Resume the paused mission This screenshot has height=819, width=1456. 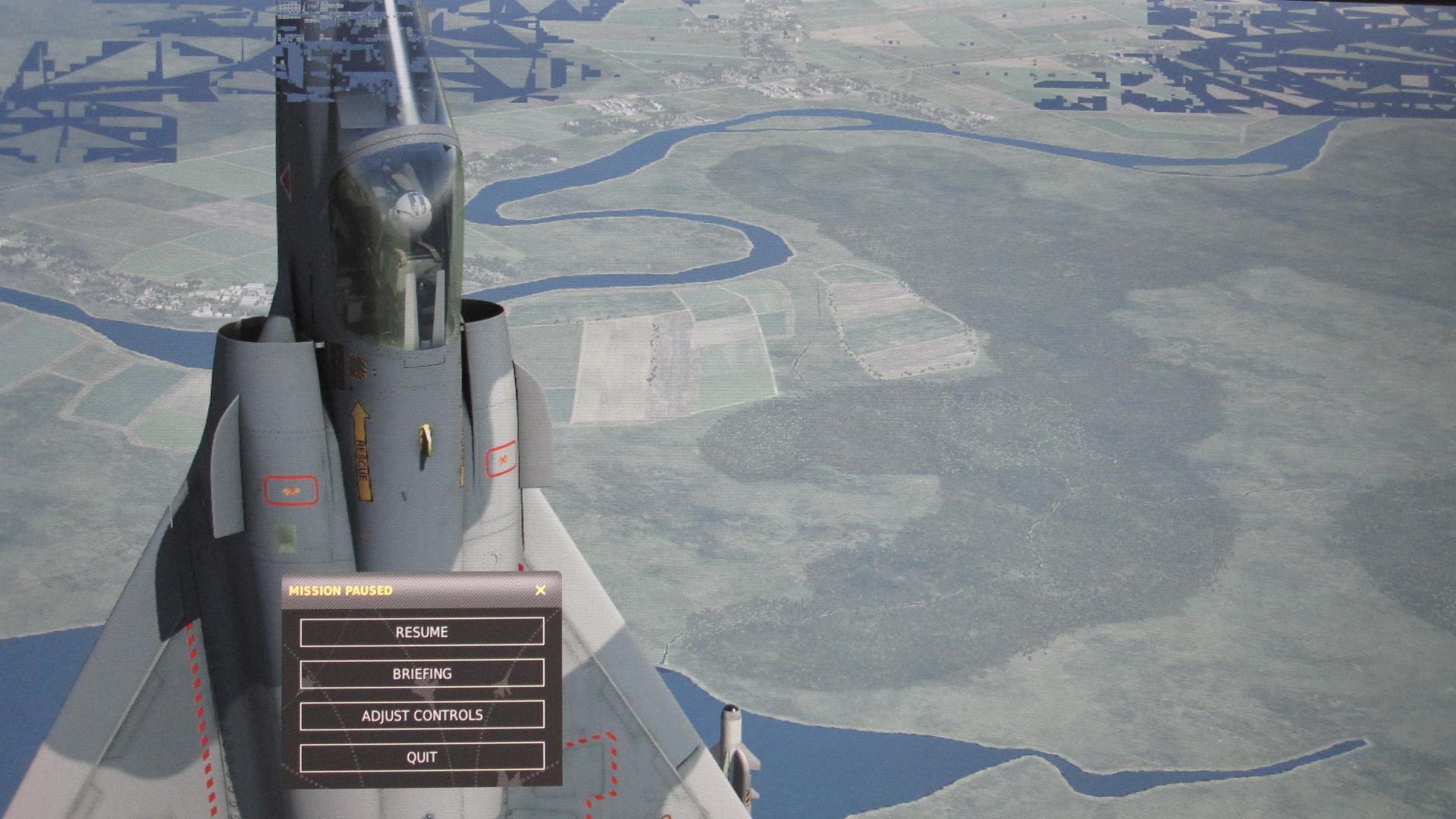pyautogui.click(x=422, y=632)
